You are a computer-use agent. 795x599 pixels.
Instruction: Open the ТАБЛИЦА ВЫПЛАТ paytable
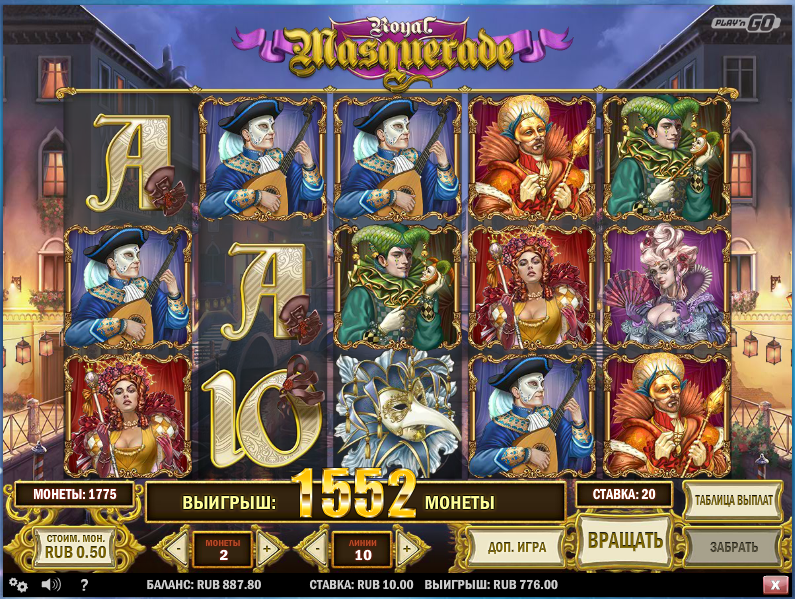[x=733, y=500]
